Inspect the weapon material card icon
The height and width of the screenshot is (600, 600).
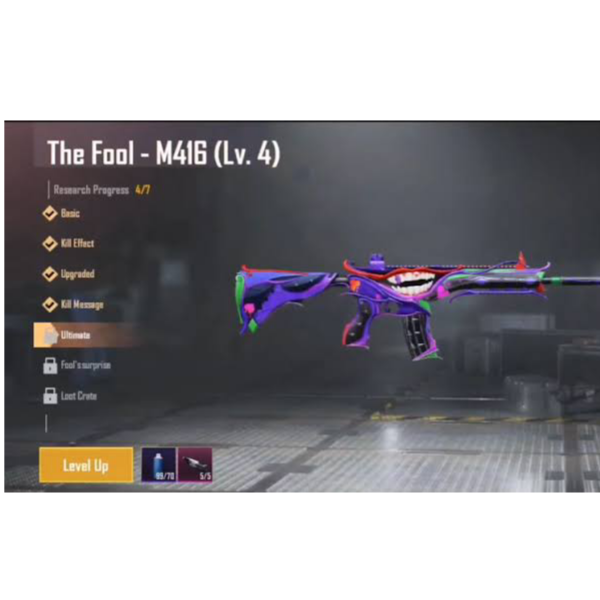pos(196,465)
